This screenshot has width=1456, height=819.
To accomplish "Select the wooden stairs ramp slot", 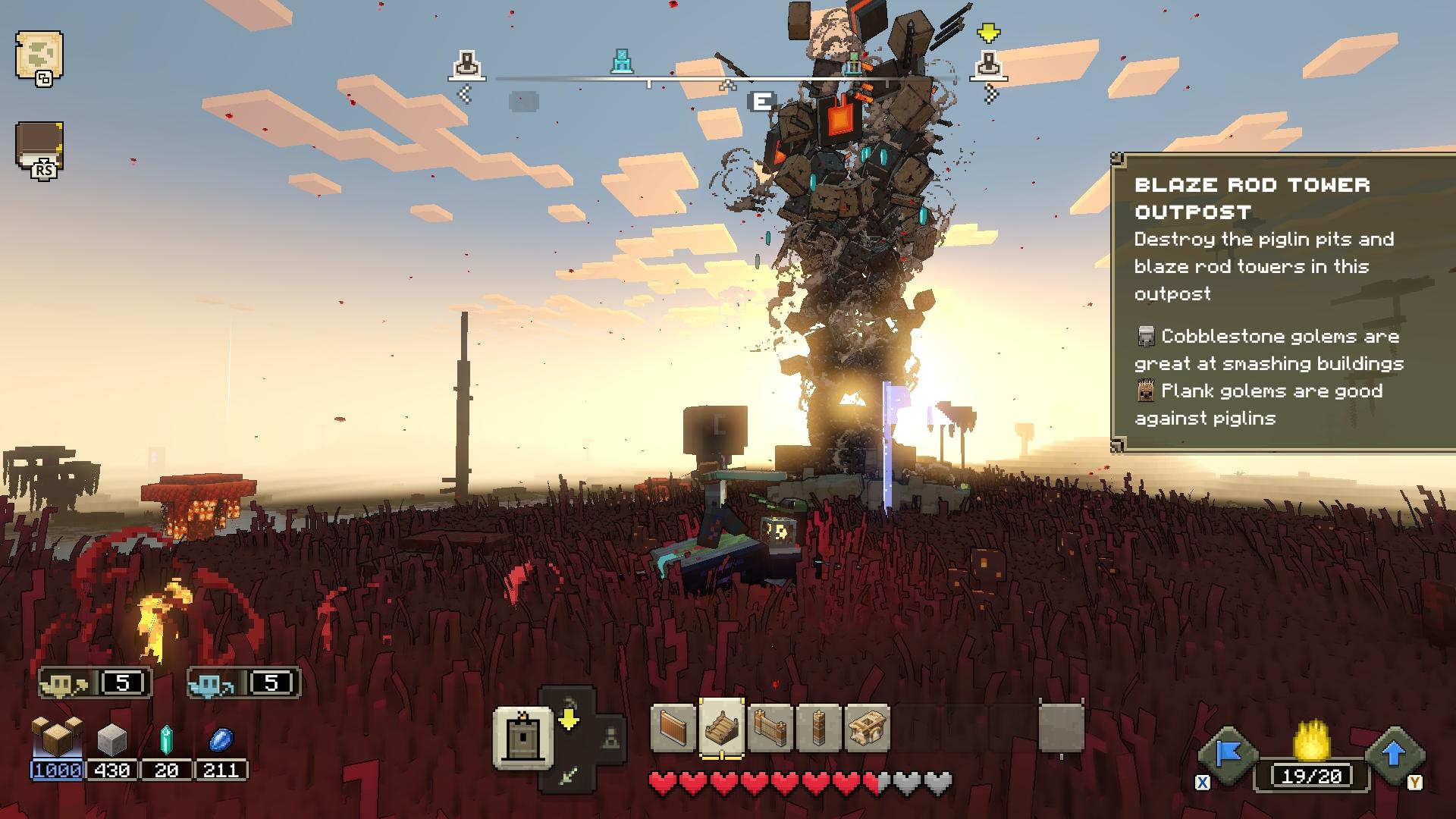I will coord(721,729).
